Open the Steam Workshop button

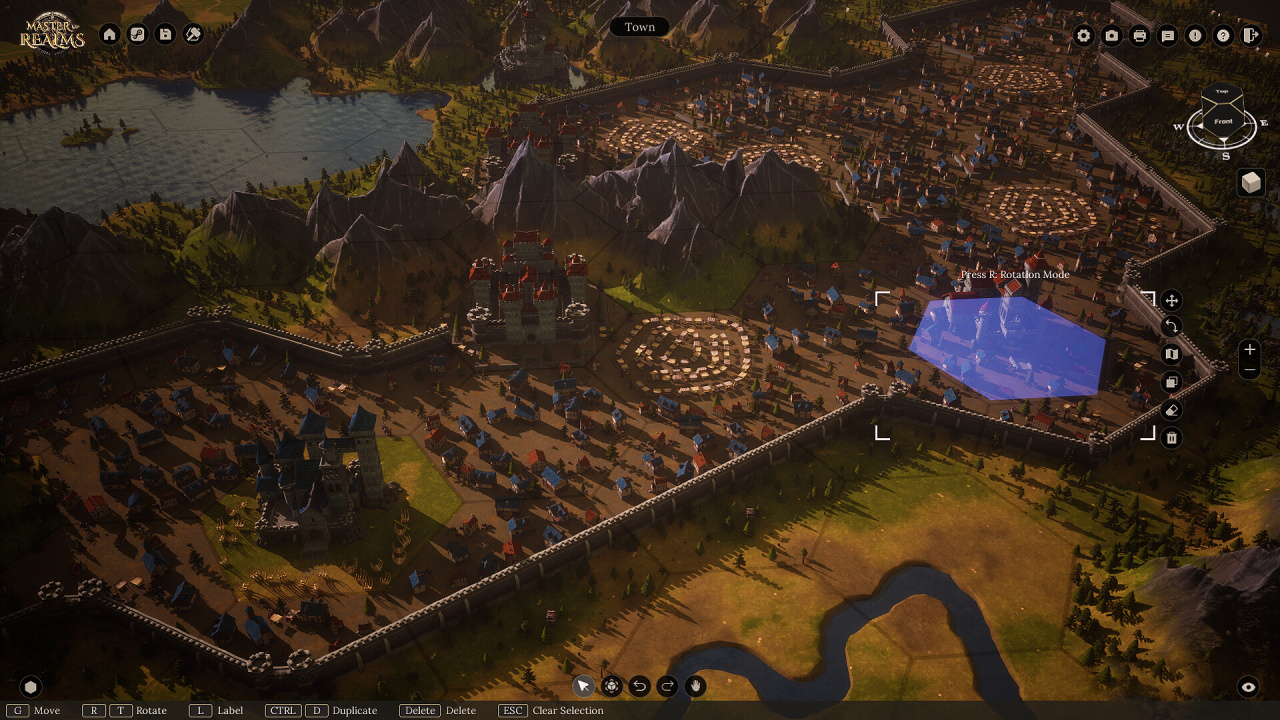pos(138,34)
